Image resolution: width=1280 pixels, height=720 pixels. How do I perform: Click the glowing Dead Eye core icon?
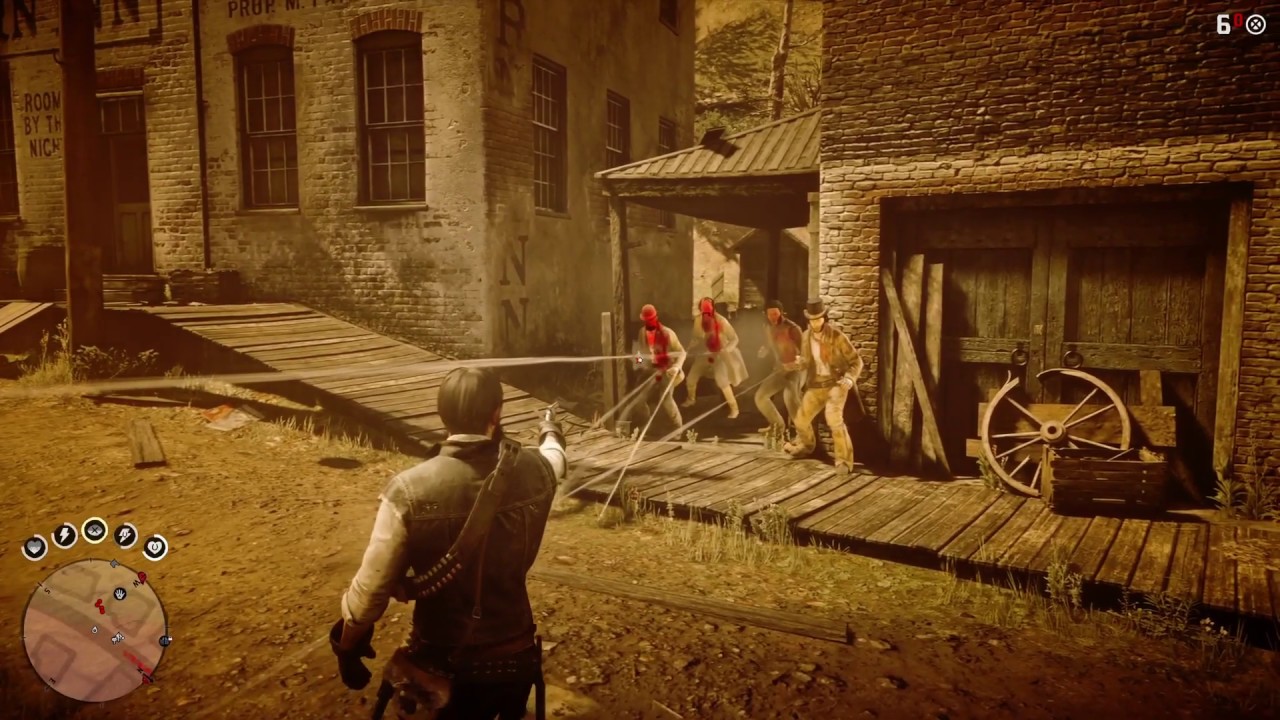click(94, 530)
